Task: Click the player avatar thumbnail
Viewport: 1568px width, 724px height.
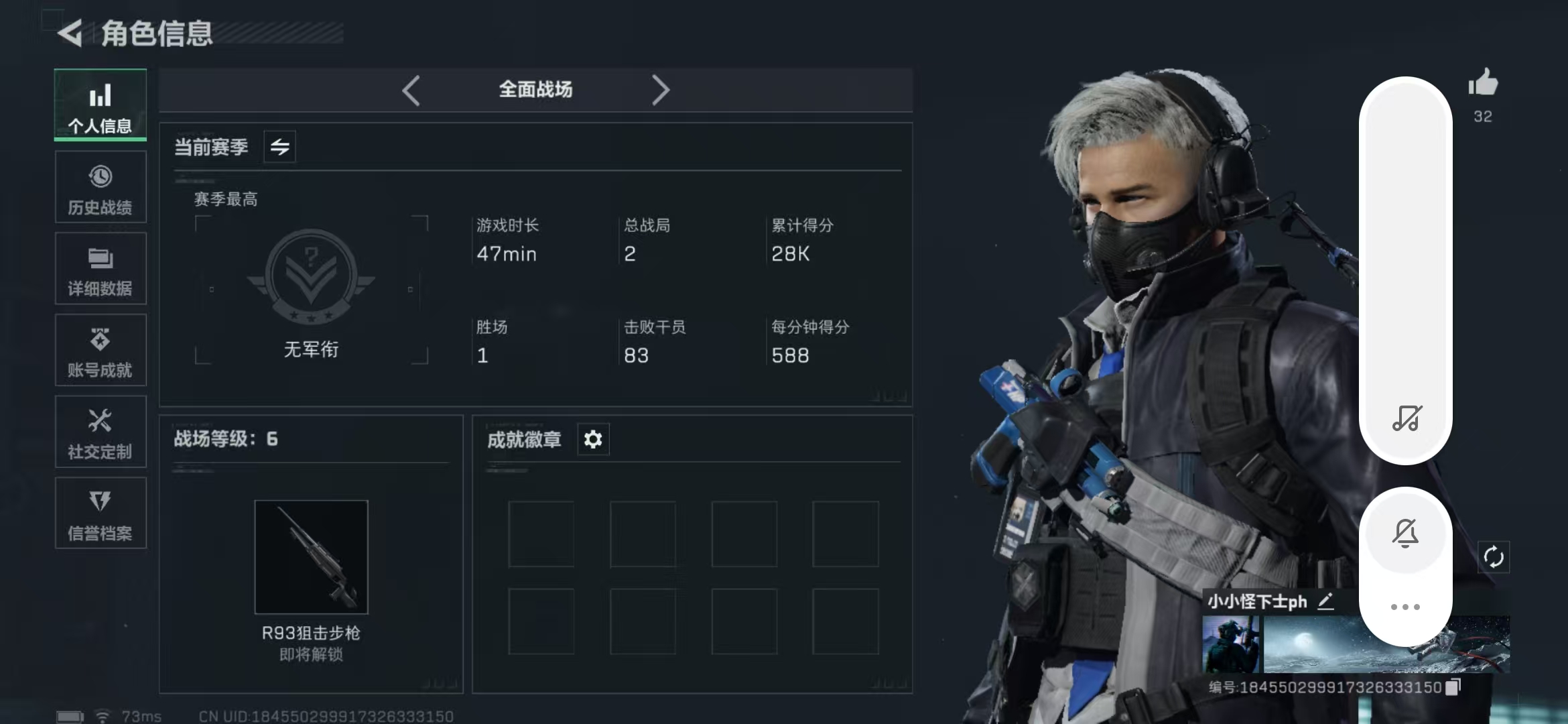Action: click(x=1231, y=645)
